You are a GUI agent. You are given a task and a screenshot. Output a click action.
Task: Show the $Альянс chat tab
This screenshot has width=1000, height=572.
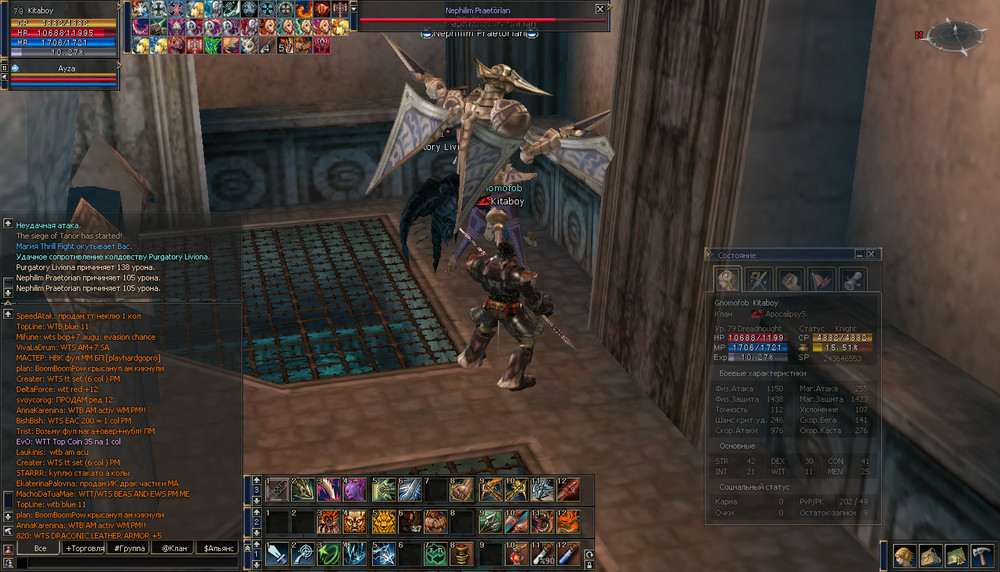click(219, 548)
